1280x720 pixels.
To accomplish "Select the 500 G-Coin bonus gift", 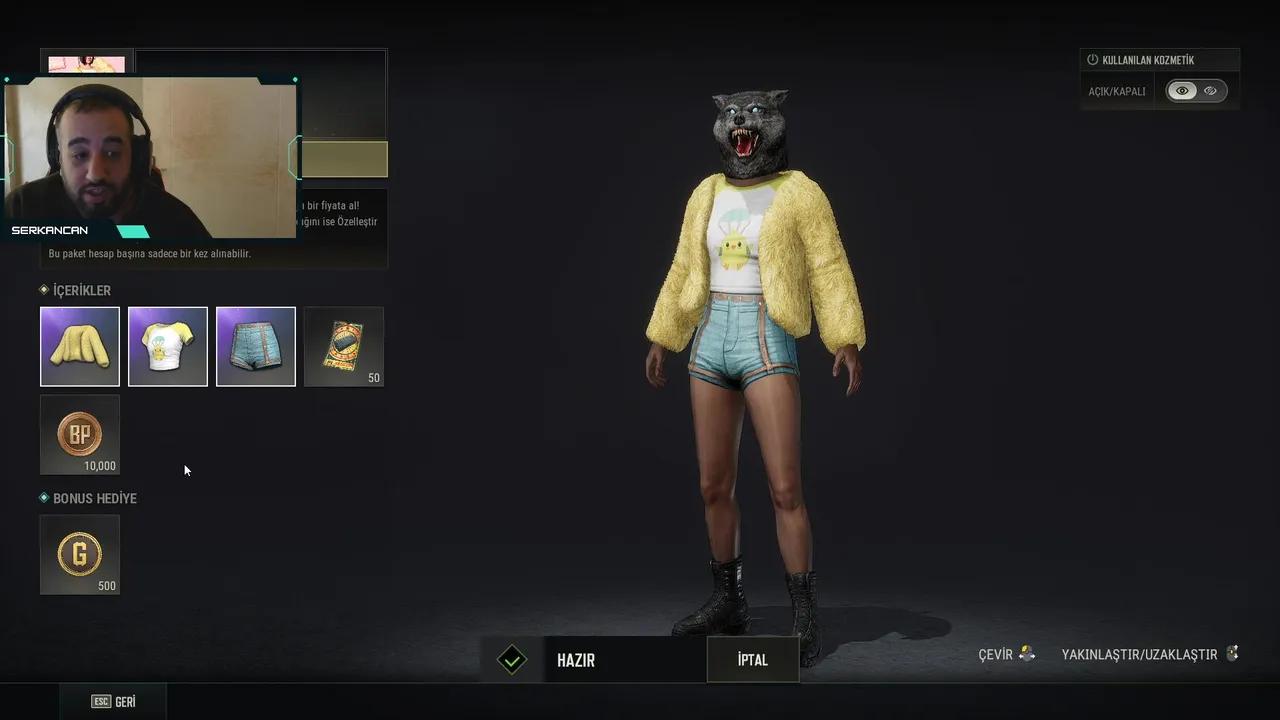I will tap(80, 554).
